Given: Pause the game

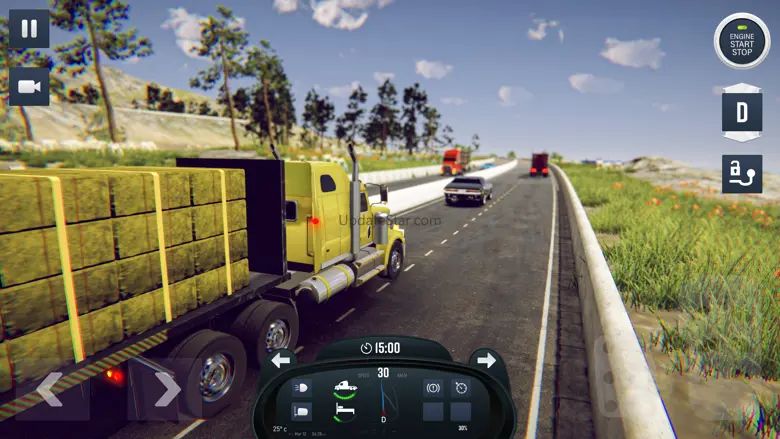Looking at the screenshot, I should pyautogui.click(x=29, y=29).
